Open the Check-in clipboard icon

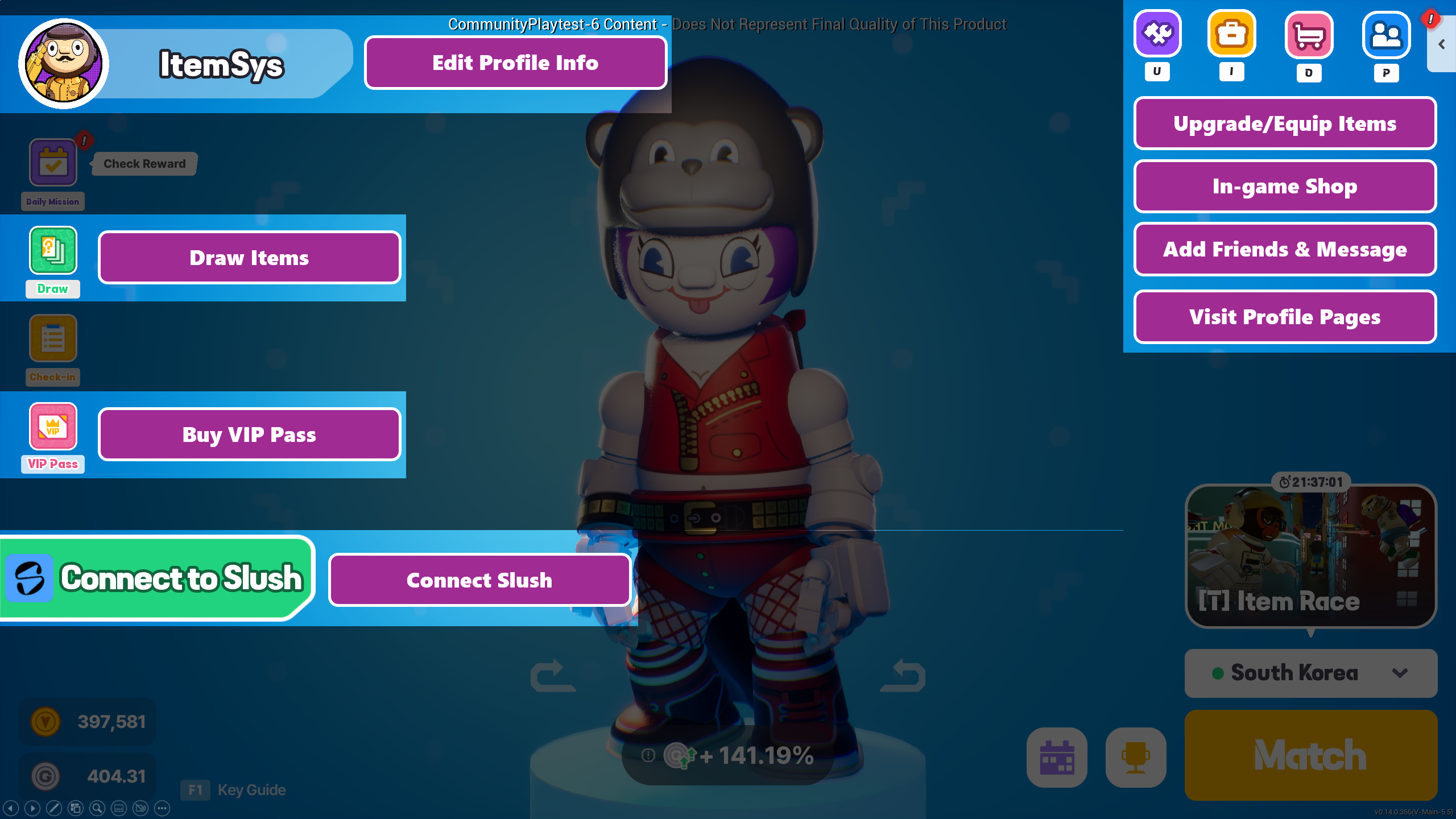[53, 338]
